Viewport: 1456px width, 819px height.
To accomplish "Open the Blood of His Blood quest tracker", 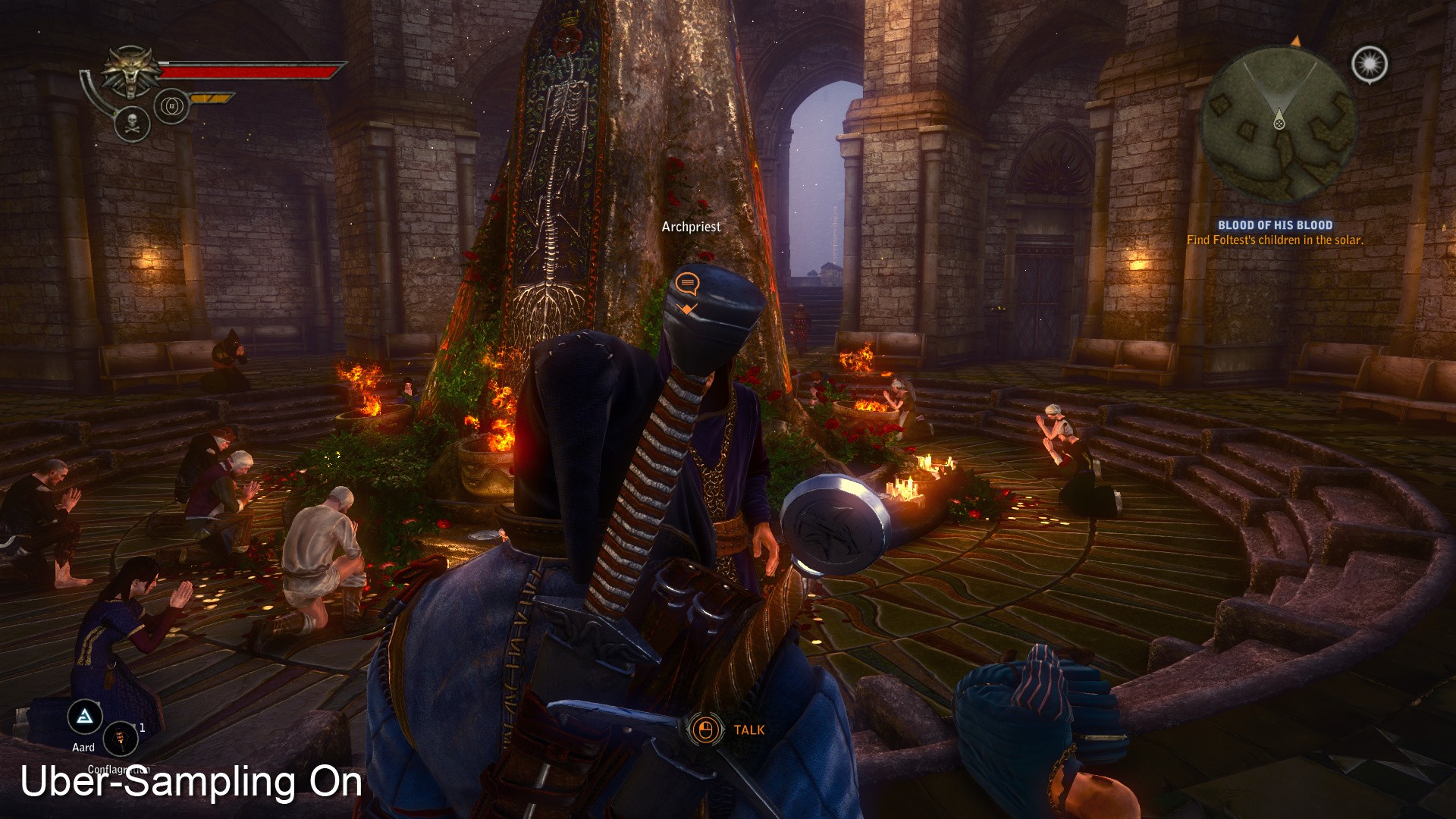I will pyautogui.click(x=1275, y=225).
